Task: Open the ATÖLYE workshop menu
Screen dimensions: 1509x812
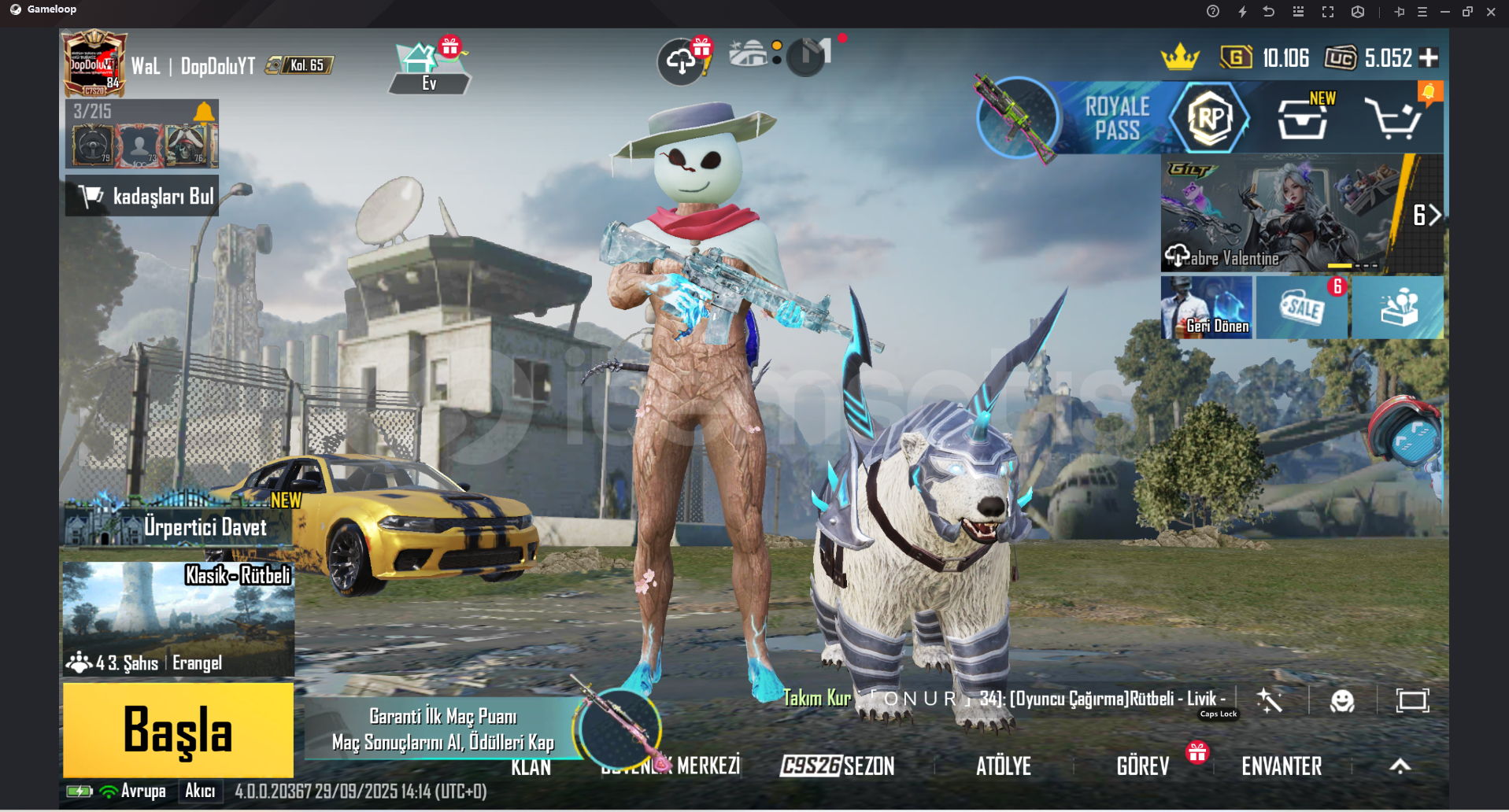Action: tap(1003, 766)
